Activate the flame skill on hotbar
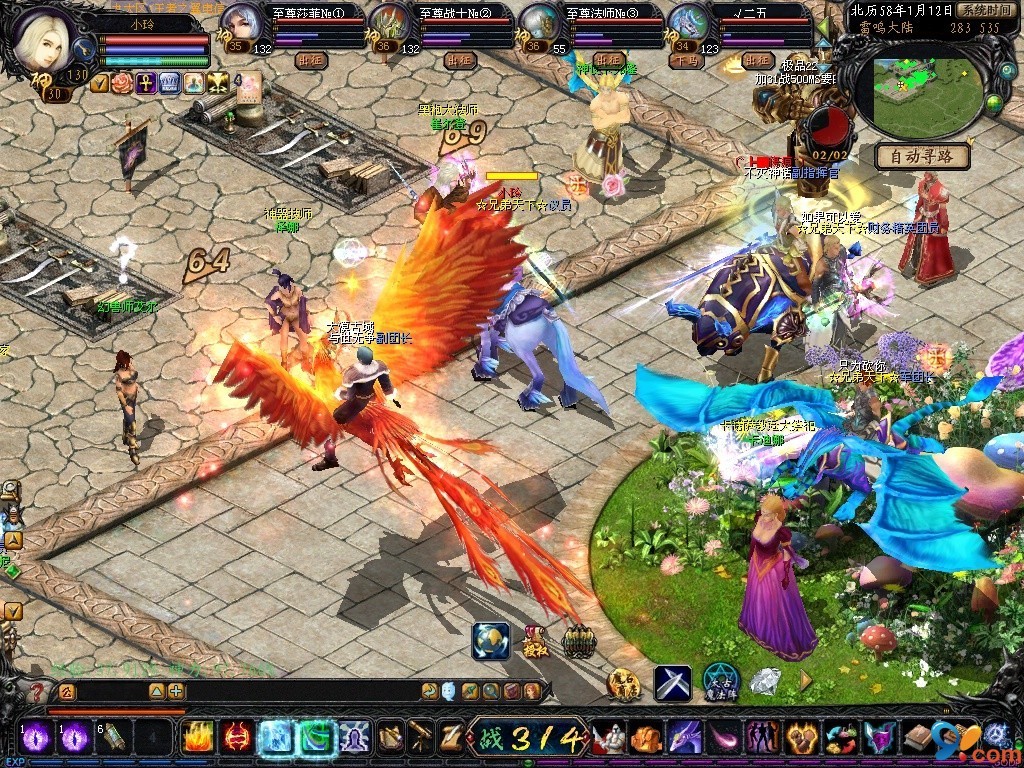 [196, 737]
